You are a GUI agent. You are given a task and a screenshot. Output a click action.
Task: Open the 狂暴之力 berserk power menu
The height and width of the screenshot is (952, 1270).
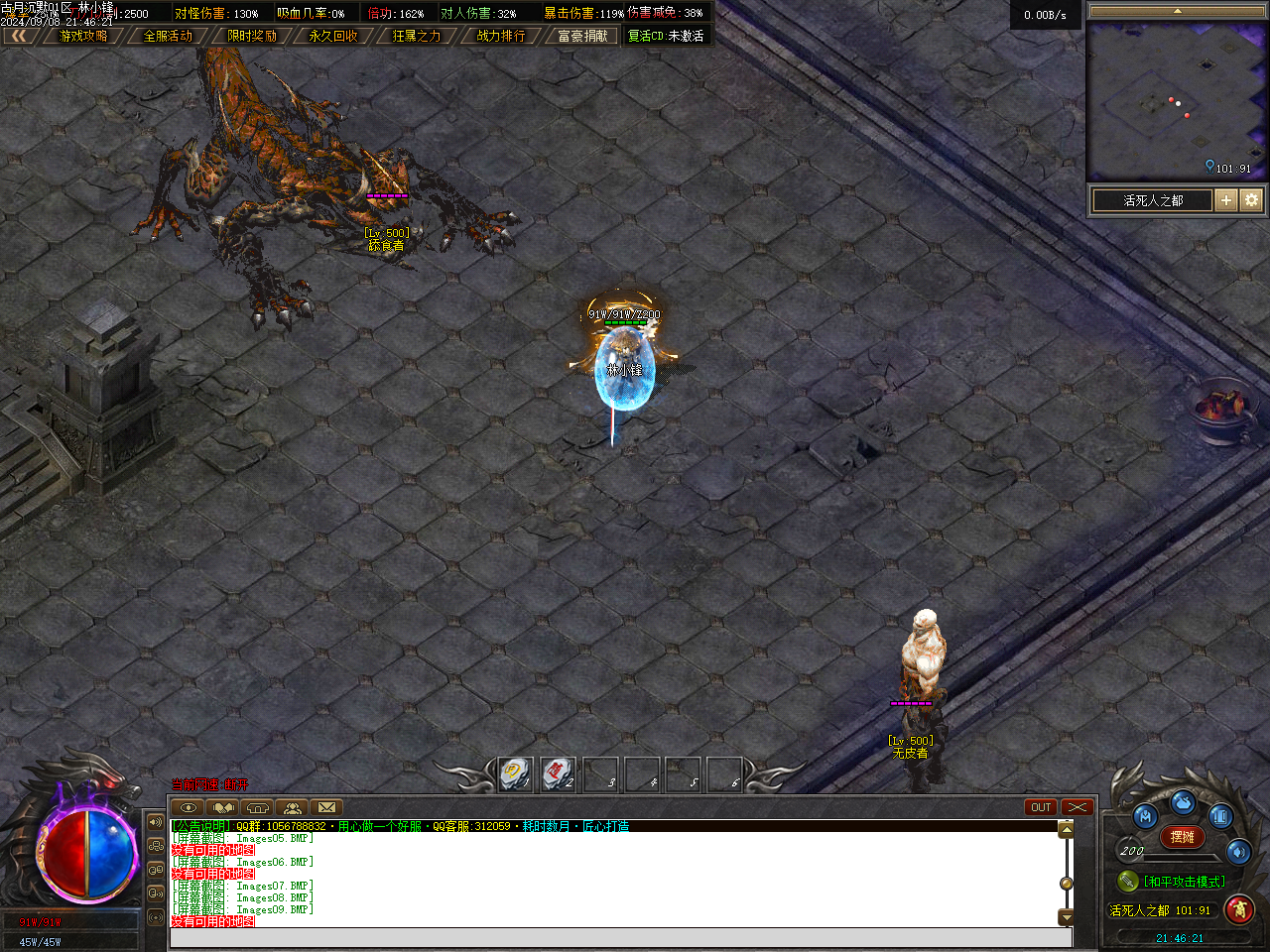point(417,36)
